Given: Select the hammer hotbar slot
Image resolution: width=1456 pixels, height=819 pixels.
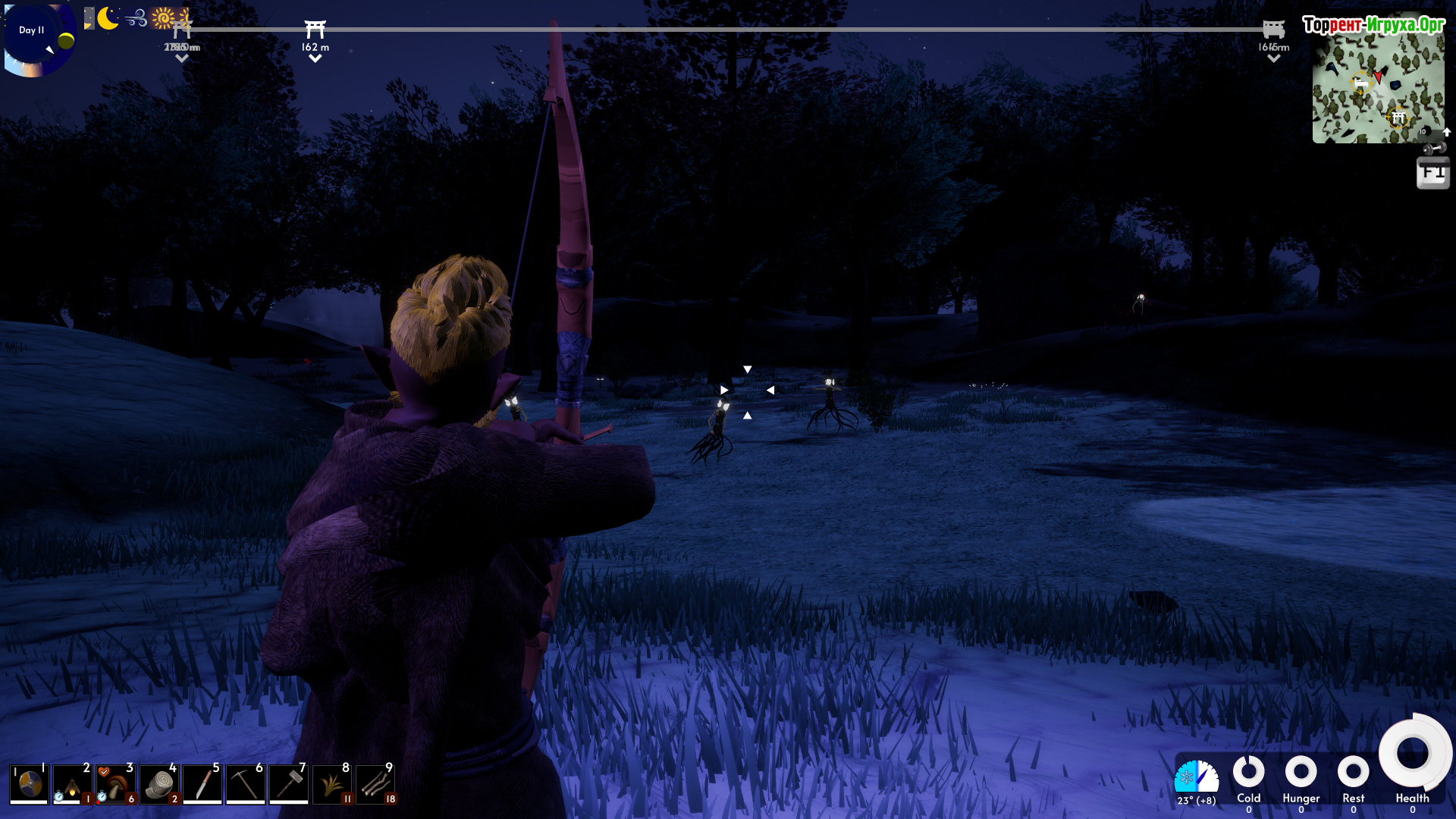Looking at the screenshot, I should [289, 783].
